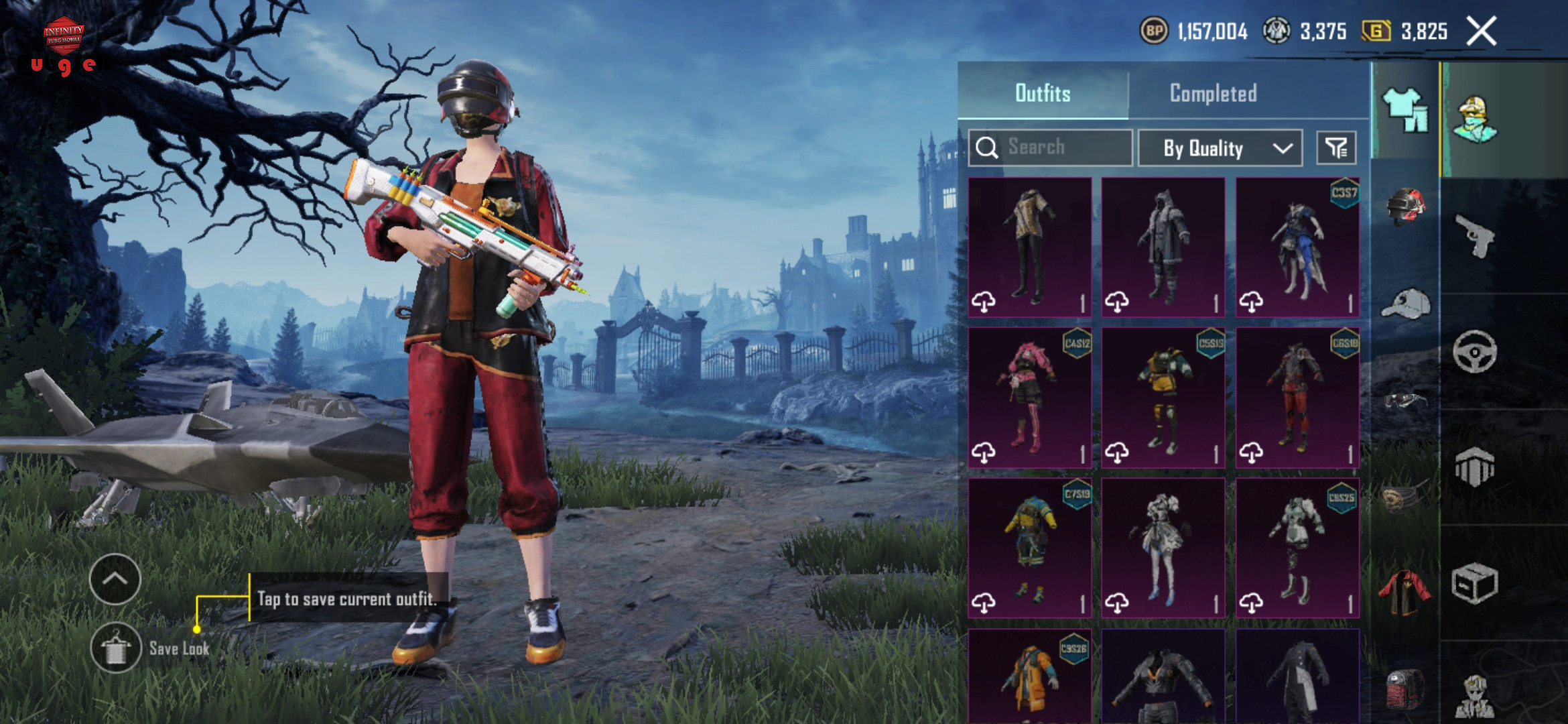The image size is (1568, 724).
Task: Select the pale green C8S25 outfit
Action: tap(1297, 548)
